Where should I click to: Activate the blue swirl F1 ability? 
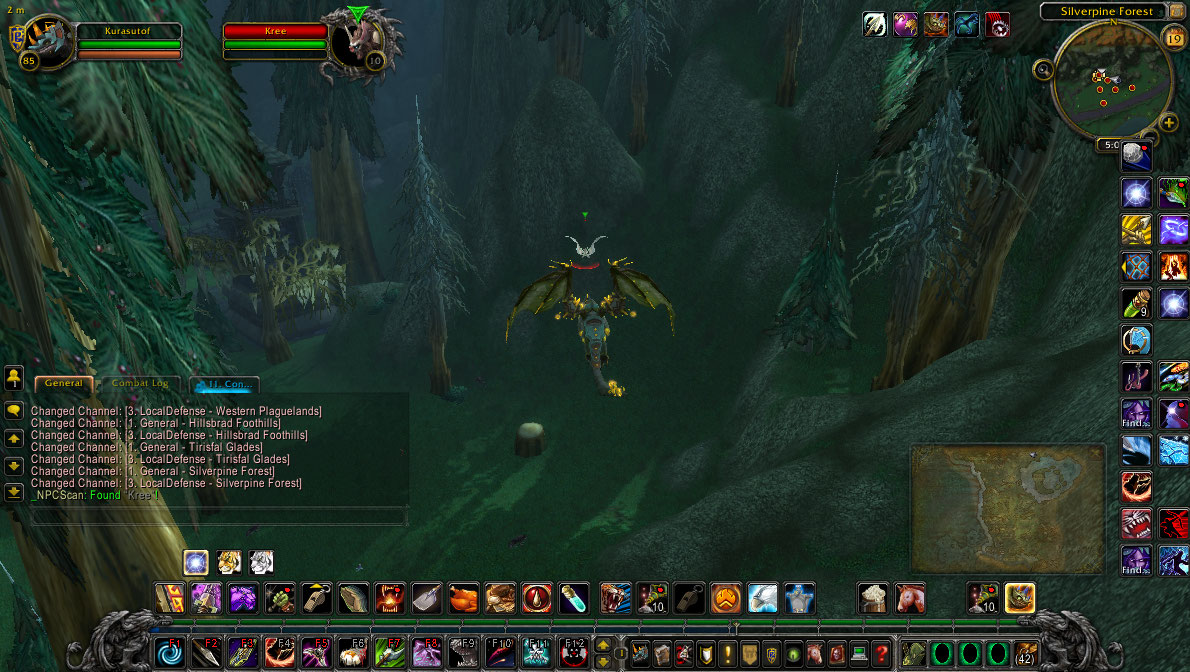pyautogui.click(x=170, y=654)
